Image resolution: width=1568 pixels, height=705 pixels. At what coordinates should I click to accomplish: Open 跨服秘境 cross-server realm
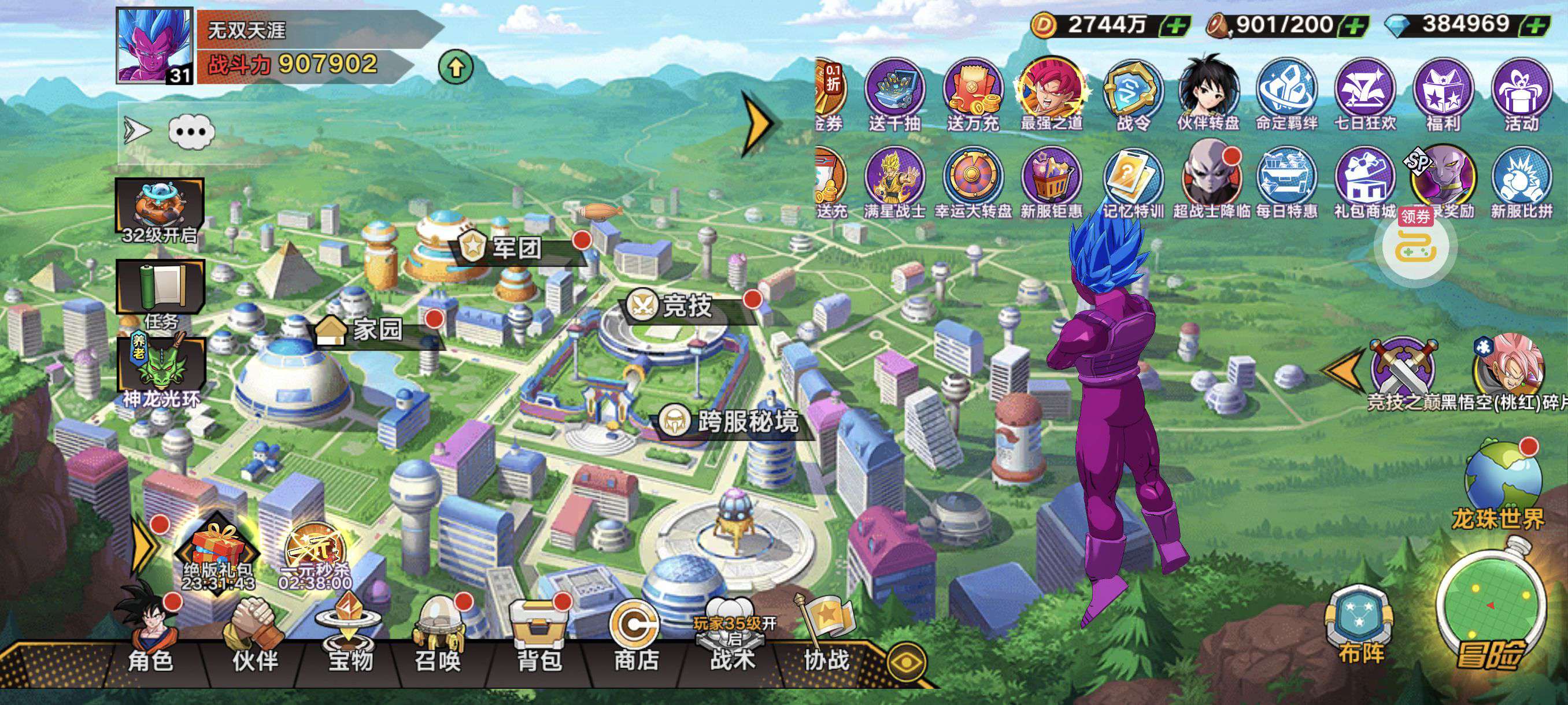(746, 421)
